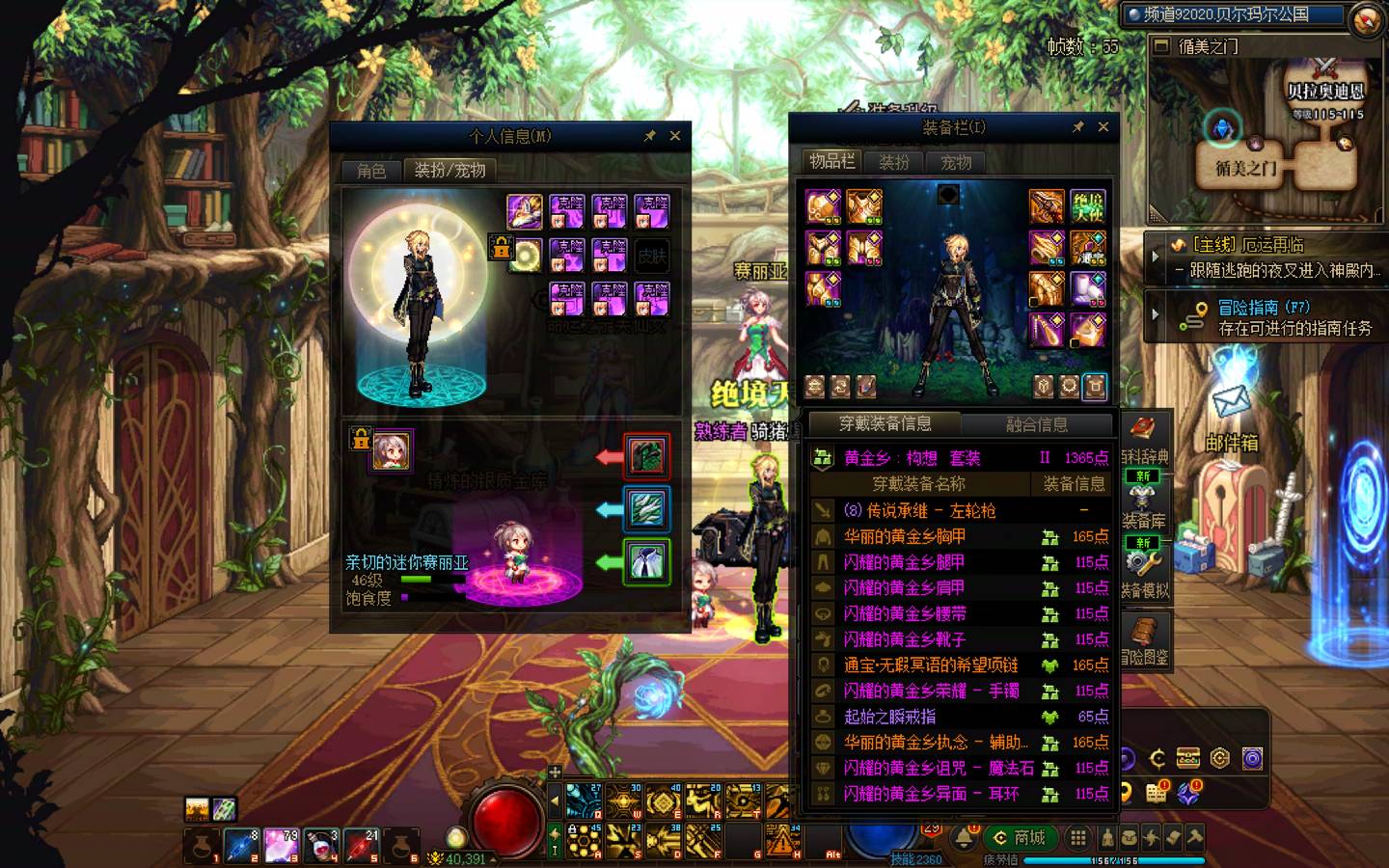Click the 皮肤 skin avatar slot
1389x868 pixels.
coord(652,256)
